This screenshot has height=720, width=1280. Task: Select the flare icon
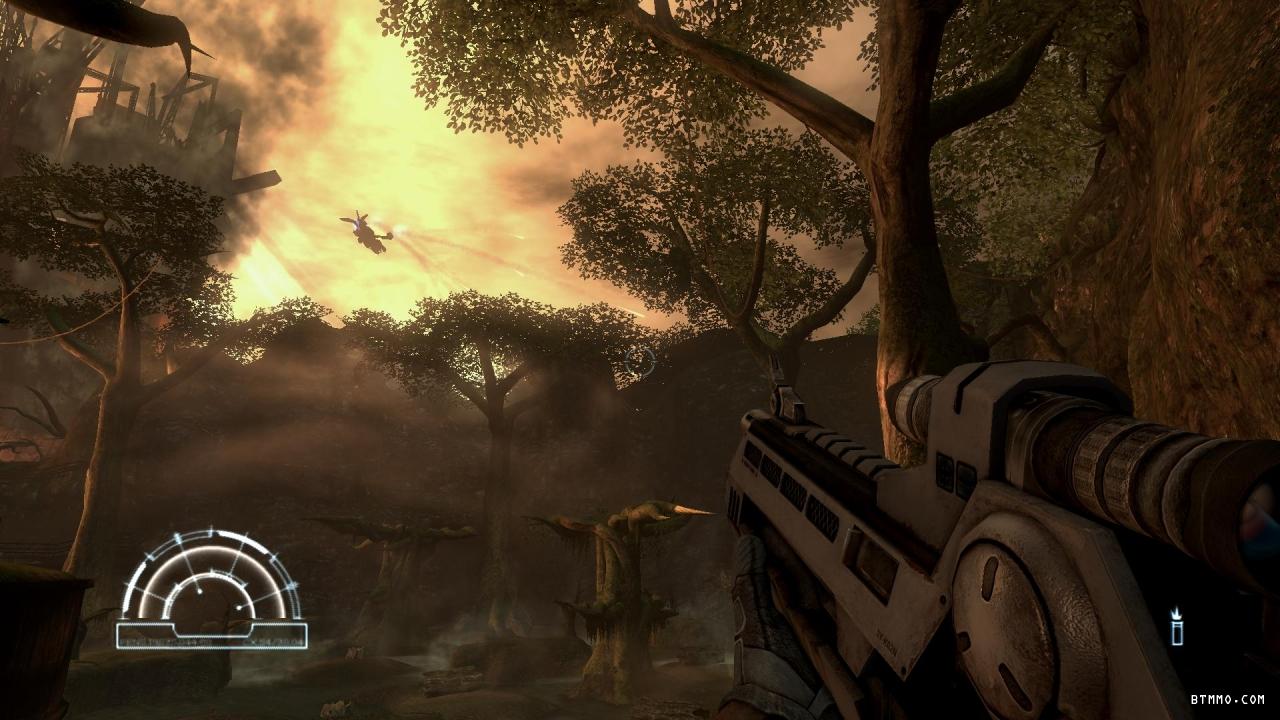[x=1177, y=627]
